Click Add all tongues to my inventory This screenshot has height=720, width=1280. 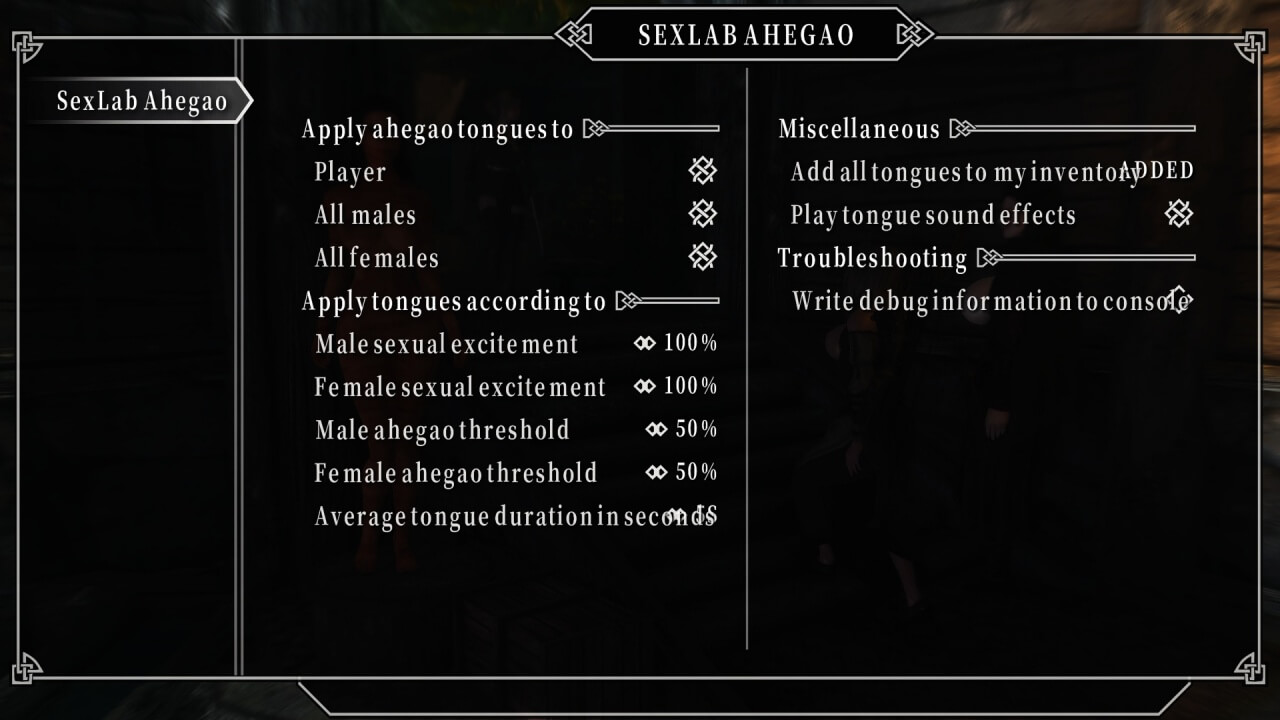[990, 172]
